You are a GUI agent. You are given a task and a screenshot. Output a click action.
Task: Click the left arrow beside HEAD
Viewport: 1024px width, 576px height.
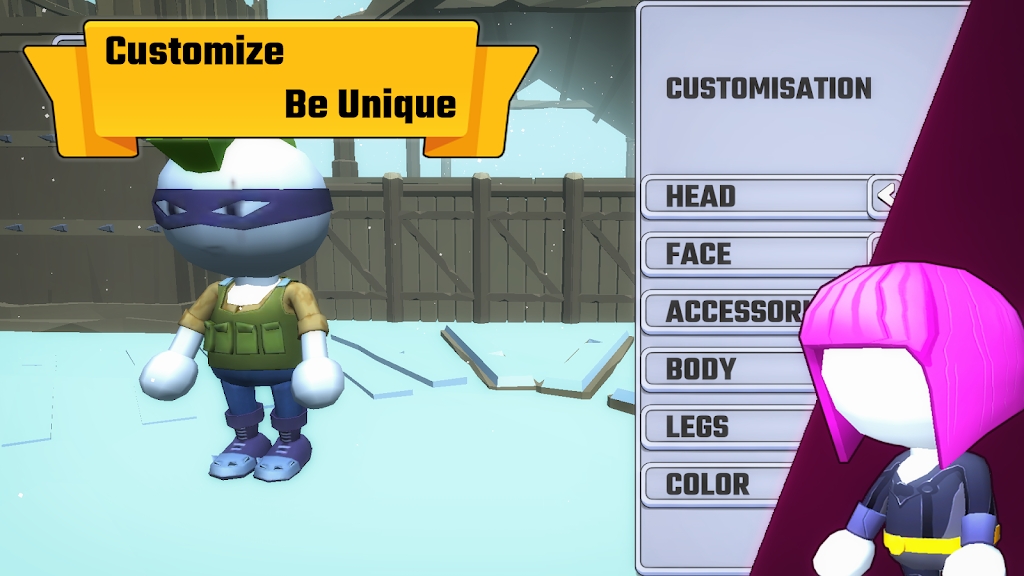point(886,195)
